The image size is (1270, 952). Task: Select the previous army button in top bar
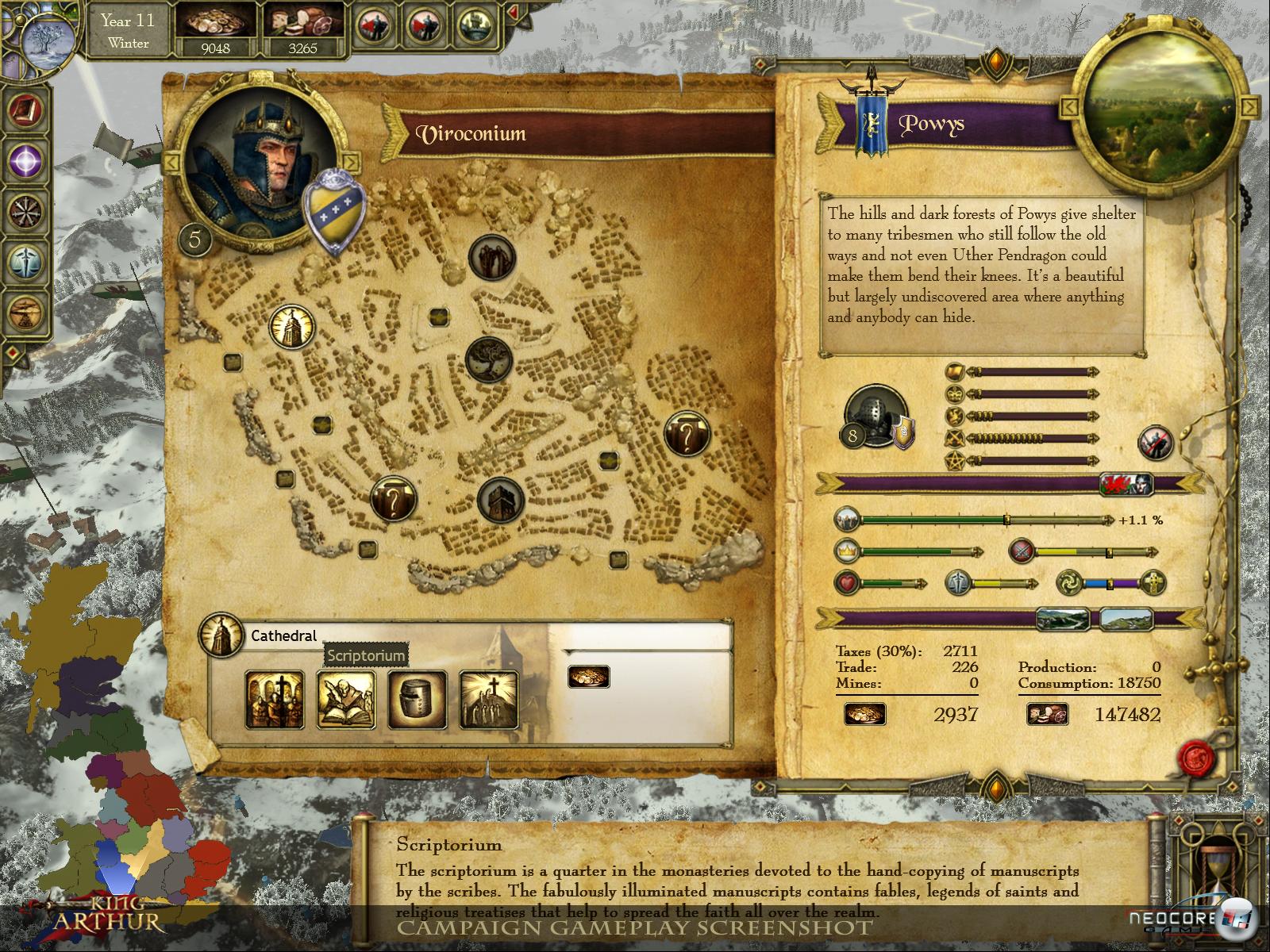point(375,26)
